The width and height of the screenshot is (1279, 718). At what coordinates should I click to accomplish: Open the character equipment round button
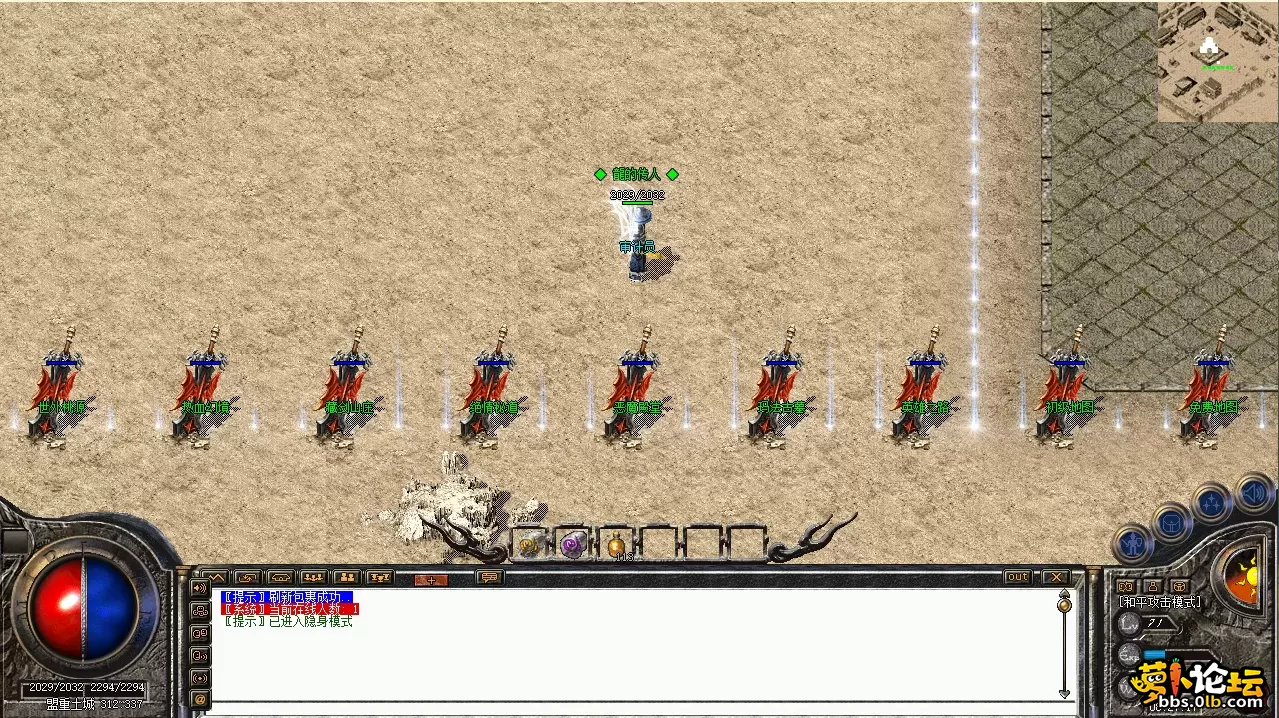(1132, 545)
